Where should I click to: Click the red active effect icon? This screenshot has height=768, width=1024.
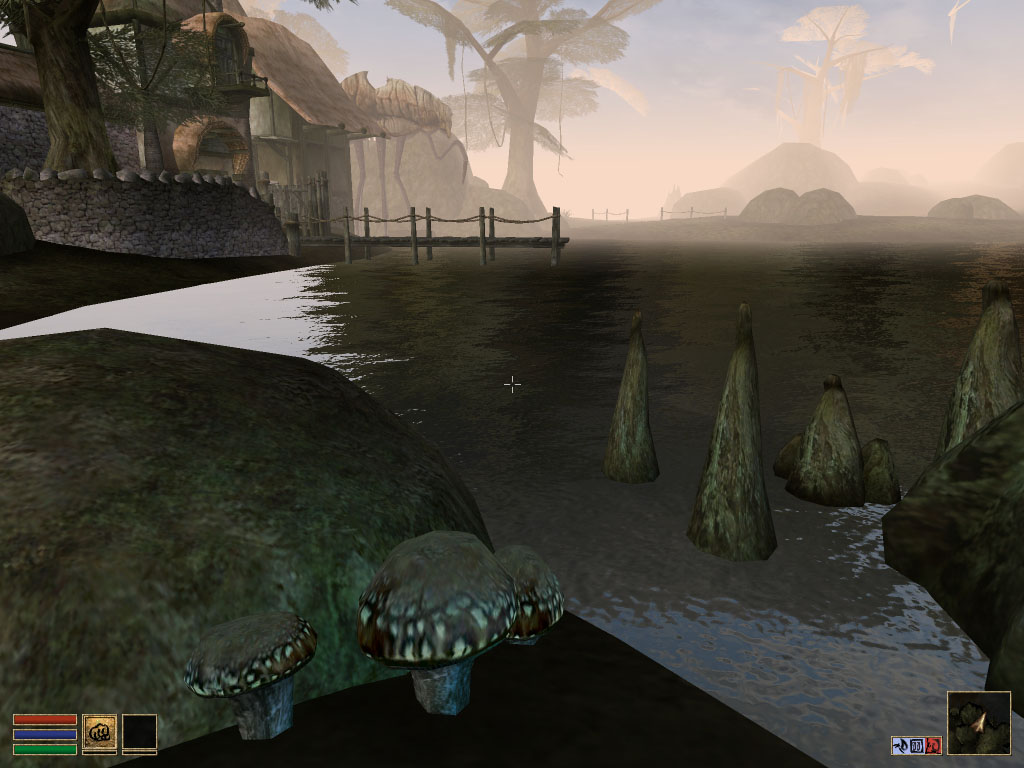pyautogui.click(x=934, y=745)
